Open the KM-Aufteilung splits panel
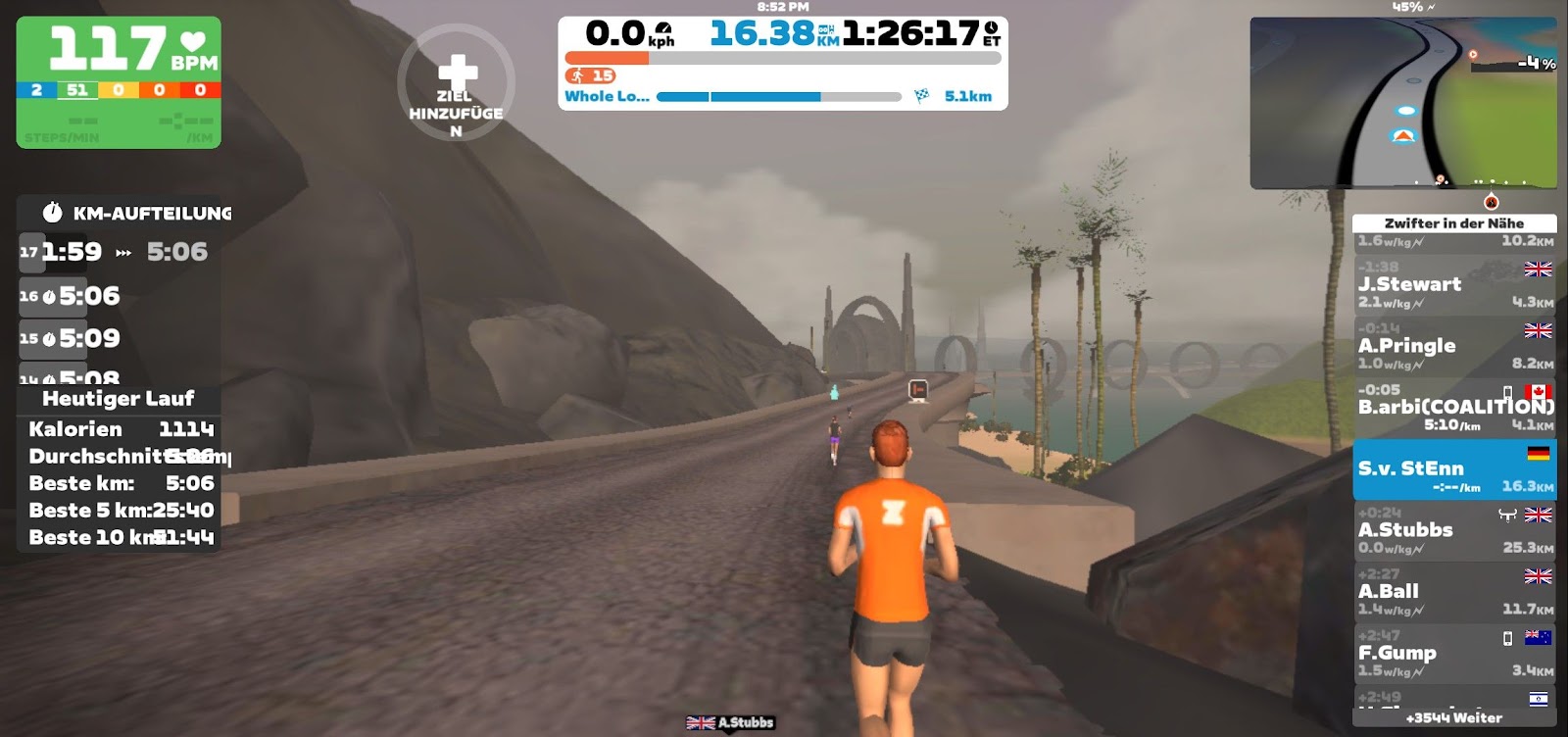 [137, 213]
